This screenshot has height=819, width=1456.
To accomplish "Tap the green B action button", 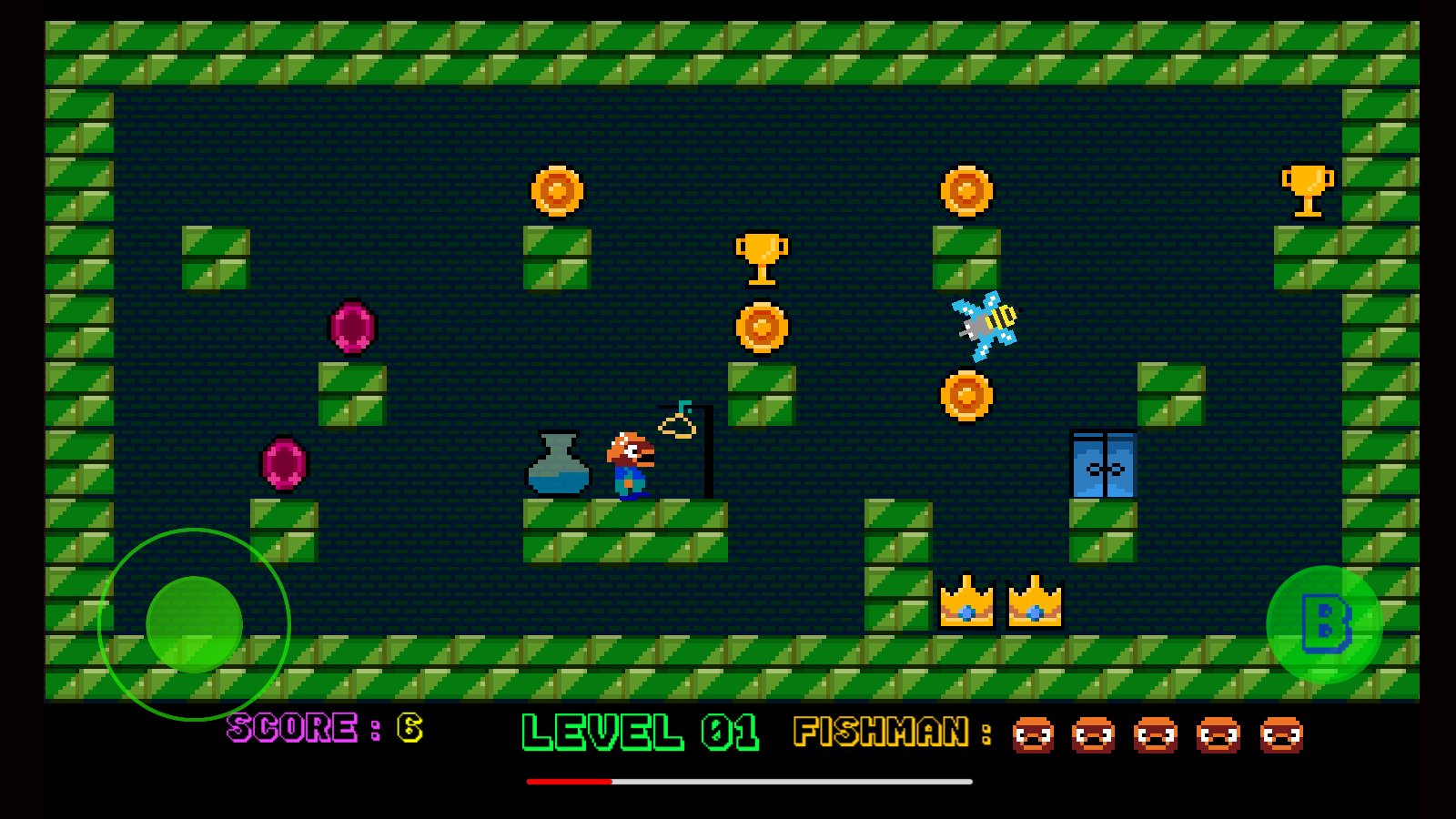I will 1324,624.
